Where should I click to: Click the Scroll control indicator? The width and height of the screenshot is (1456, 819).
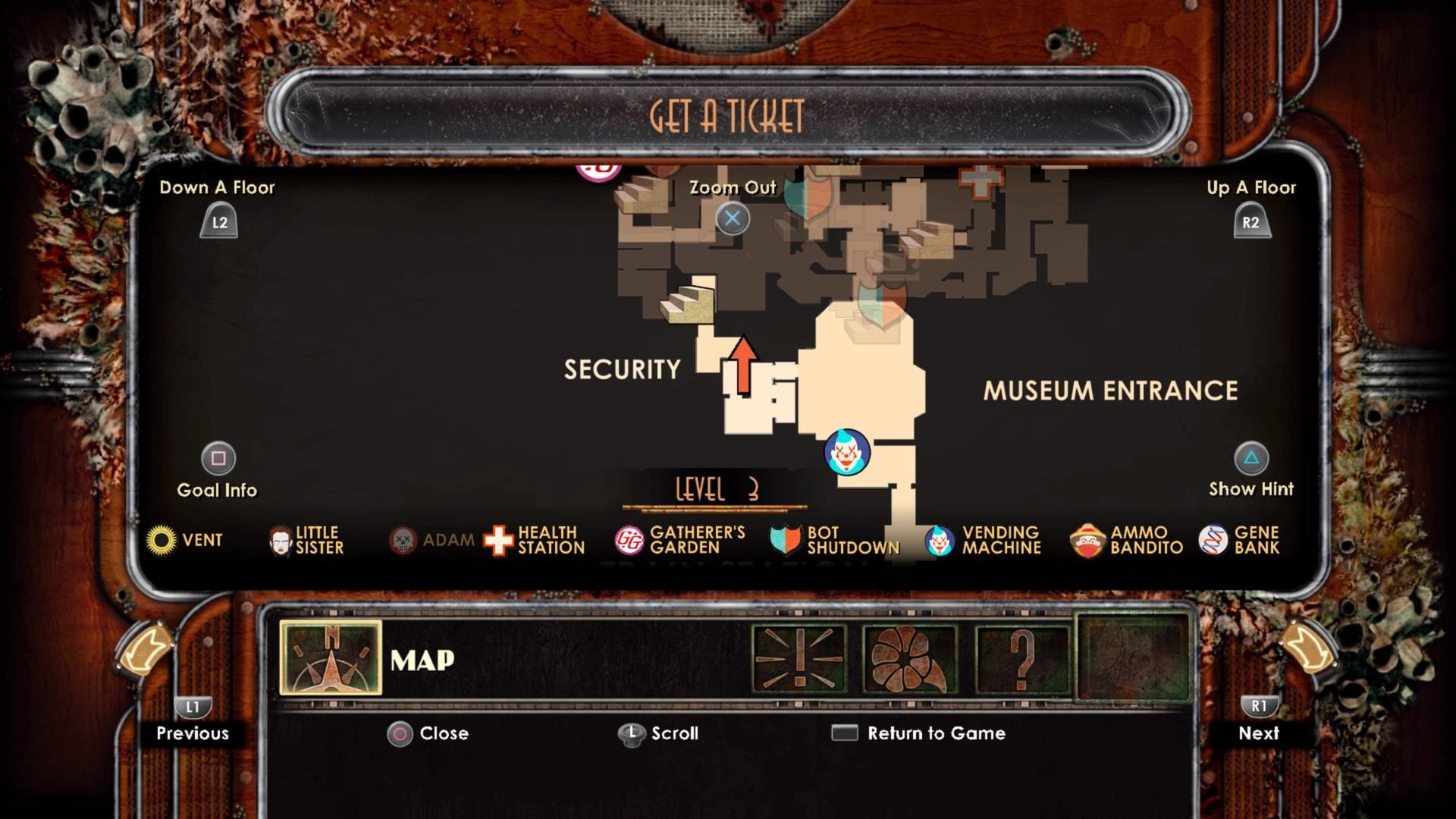tap(632, 733)
